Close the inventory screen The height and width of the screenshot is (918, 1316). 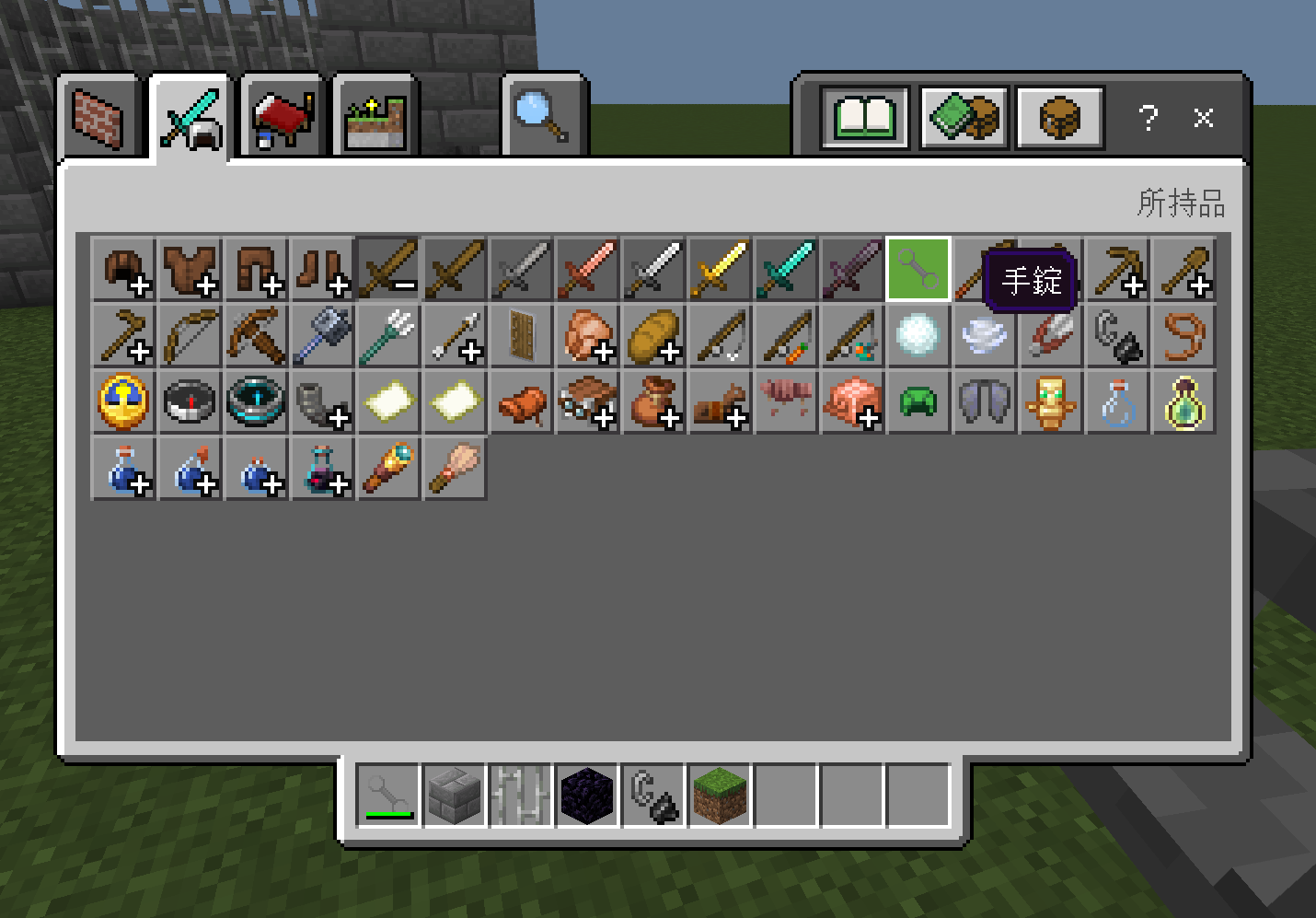click(1203, 118)
